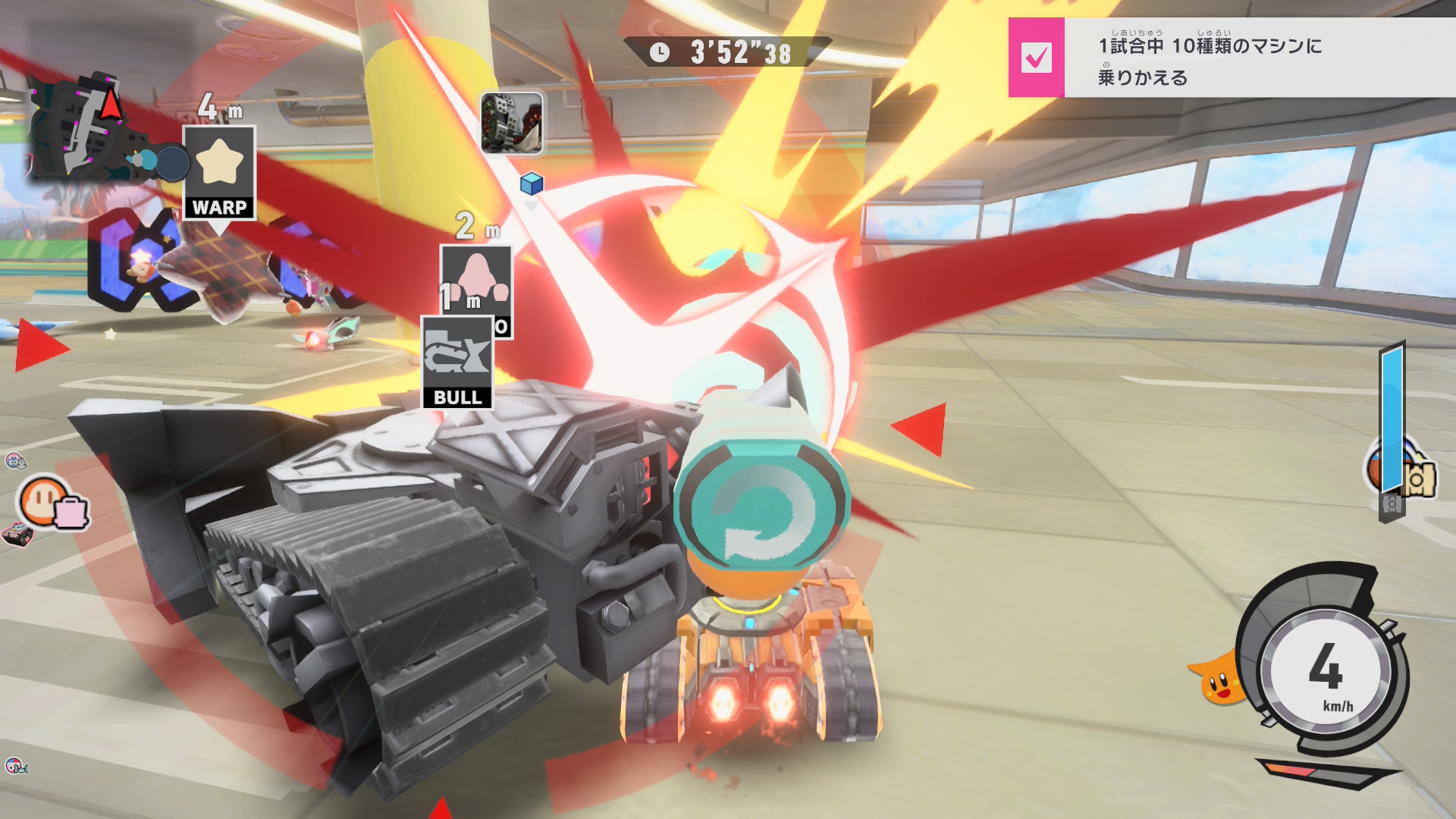Click the BULL machine marker

coord(457,363)
